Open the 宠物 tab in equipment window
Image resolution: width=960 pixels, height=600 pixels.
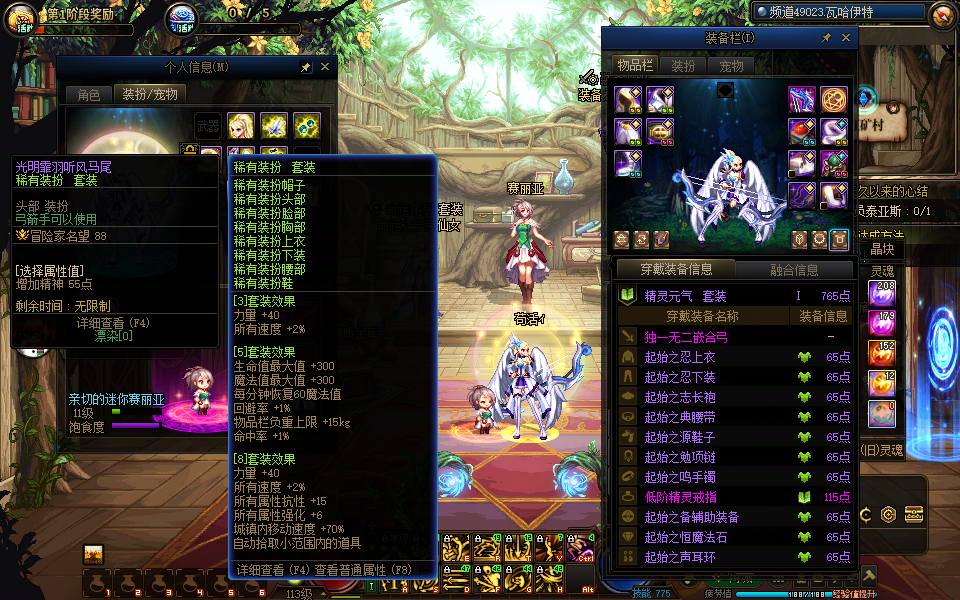(x=731, y=66)
